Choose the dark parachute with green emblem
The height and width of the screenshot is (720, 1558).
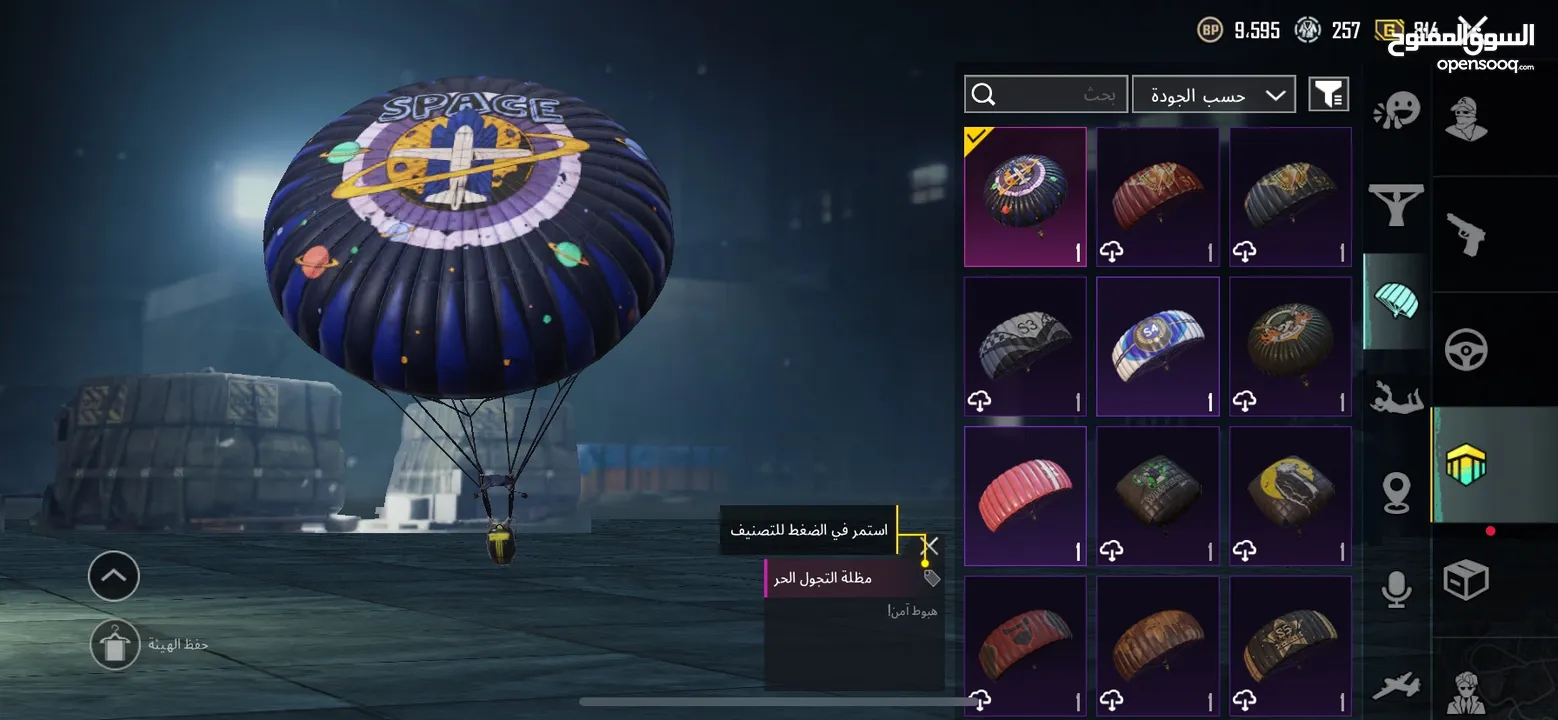click(x=1158, y=496)
